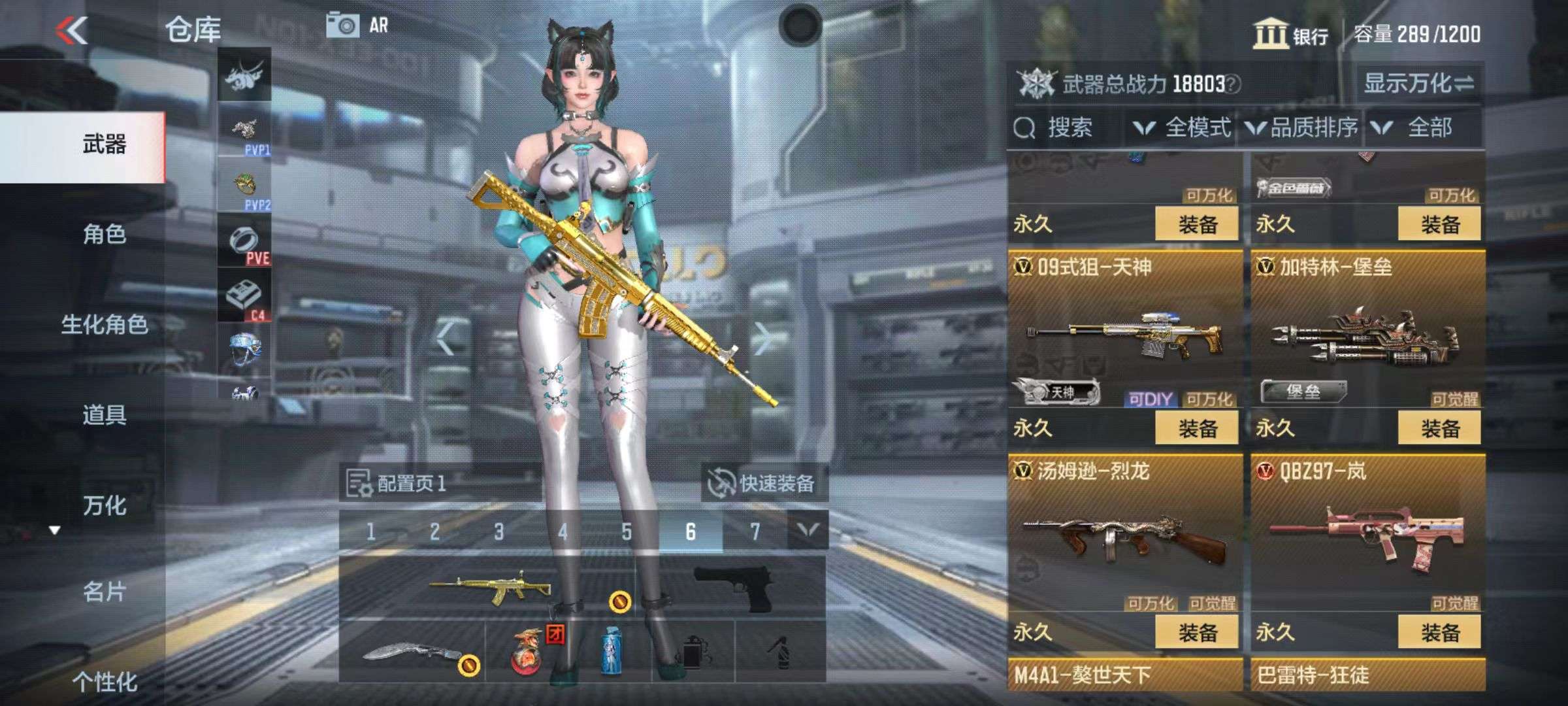Equip the 加特林-堡垒 gatling gun
This screenshot has height=706, width=1568.
pos(1439,429)
